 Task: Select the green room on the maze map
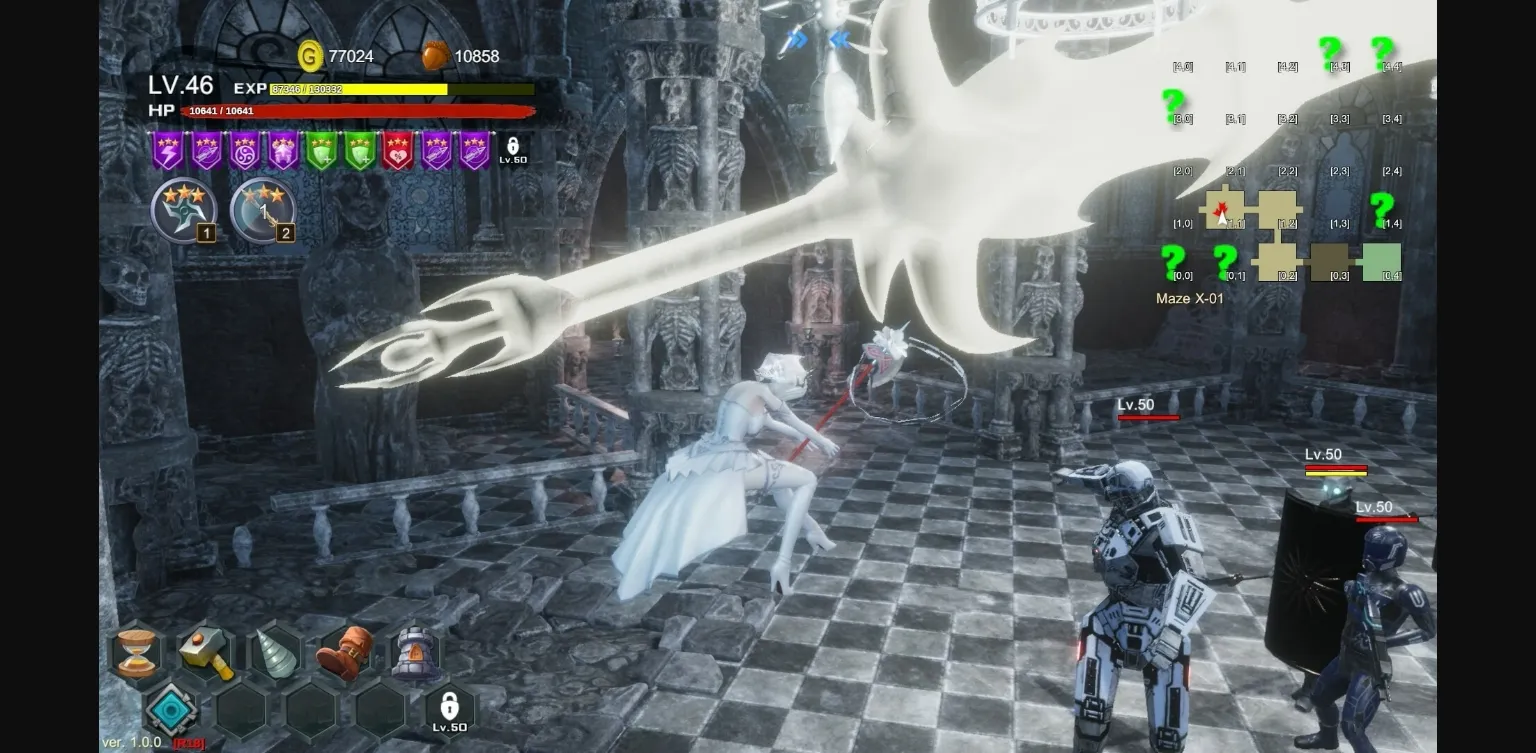(1382, 262)
